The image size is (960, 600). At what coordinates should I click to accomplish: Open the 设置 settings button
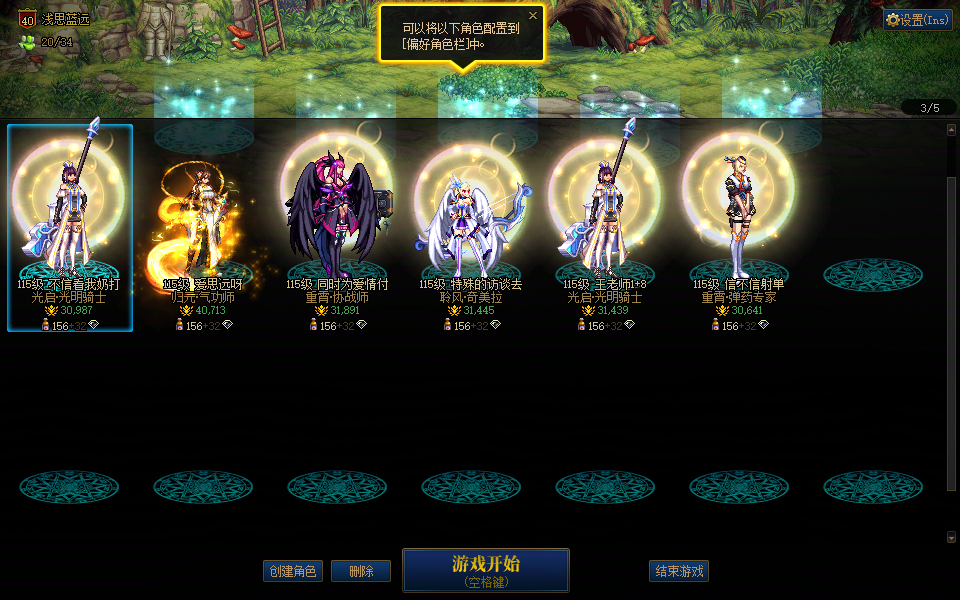[917, 20]
